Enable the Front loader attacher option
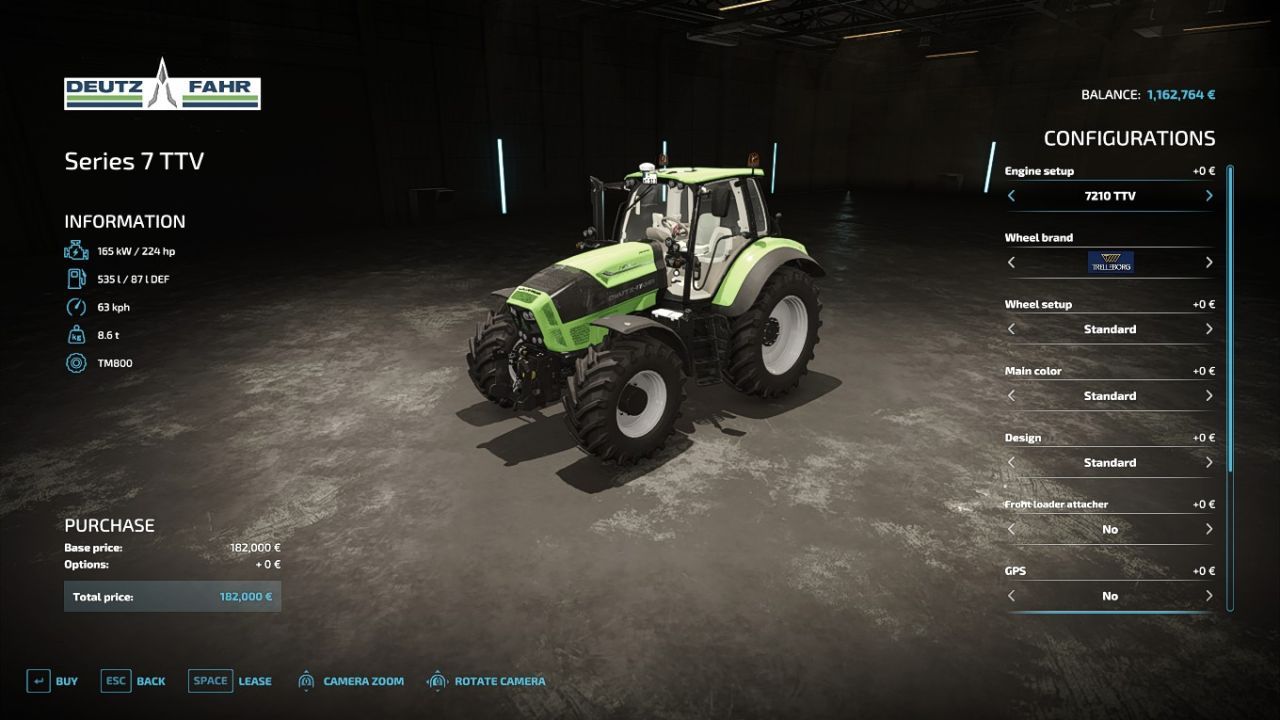Screen dimensions: 1280x720 tap(1208, 529)
